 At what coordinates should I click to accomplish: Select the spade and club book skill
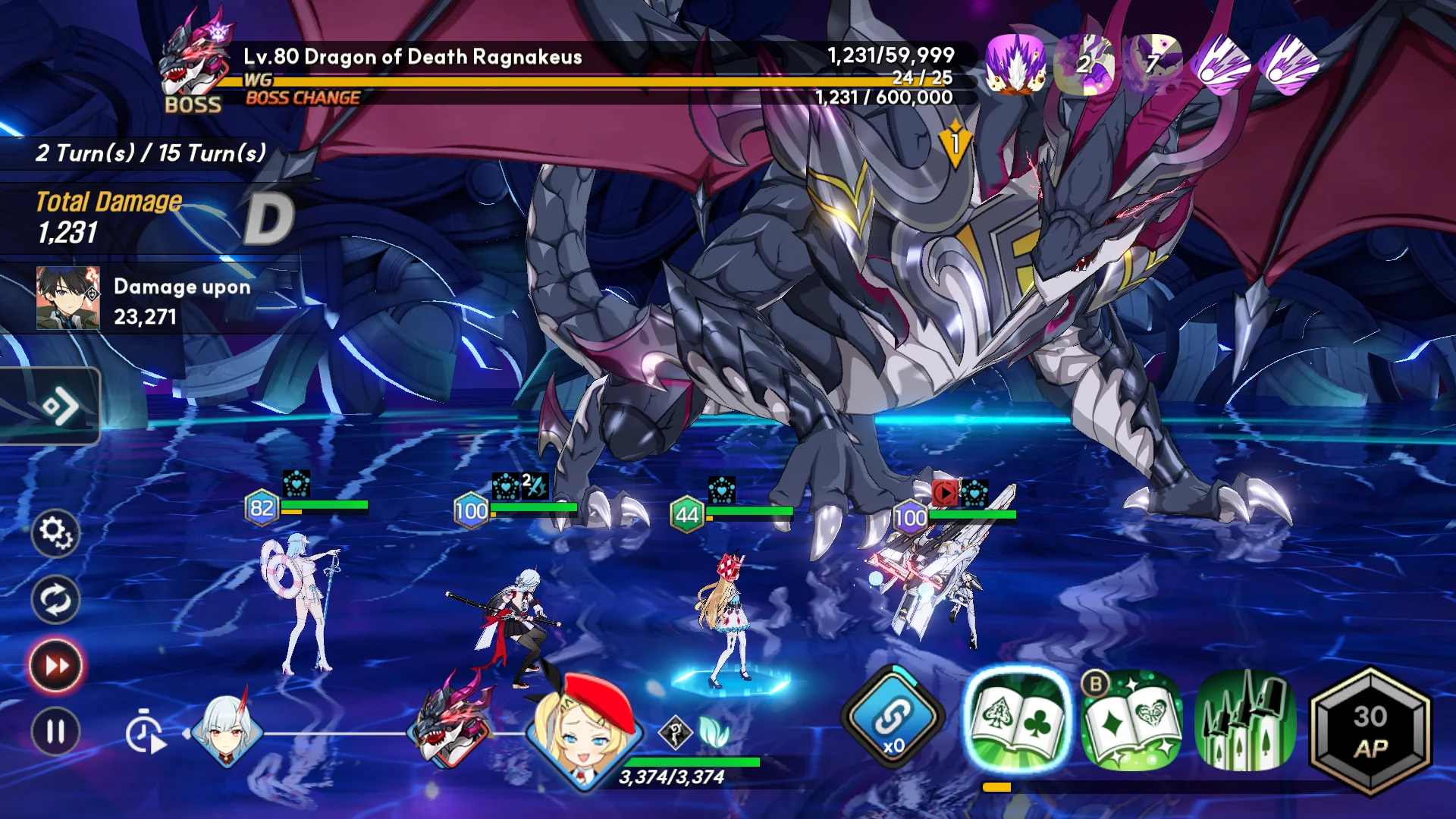1016,720
